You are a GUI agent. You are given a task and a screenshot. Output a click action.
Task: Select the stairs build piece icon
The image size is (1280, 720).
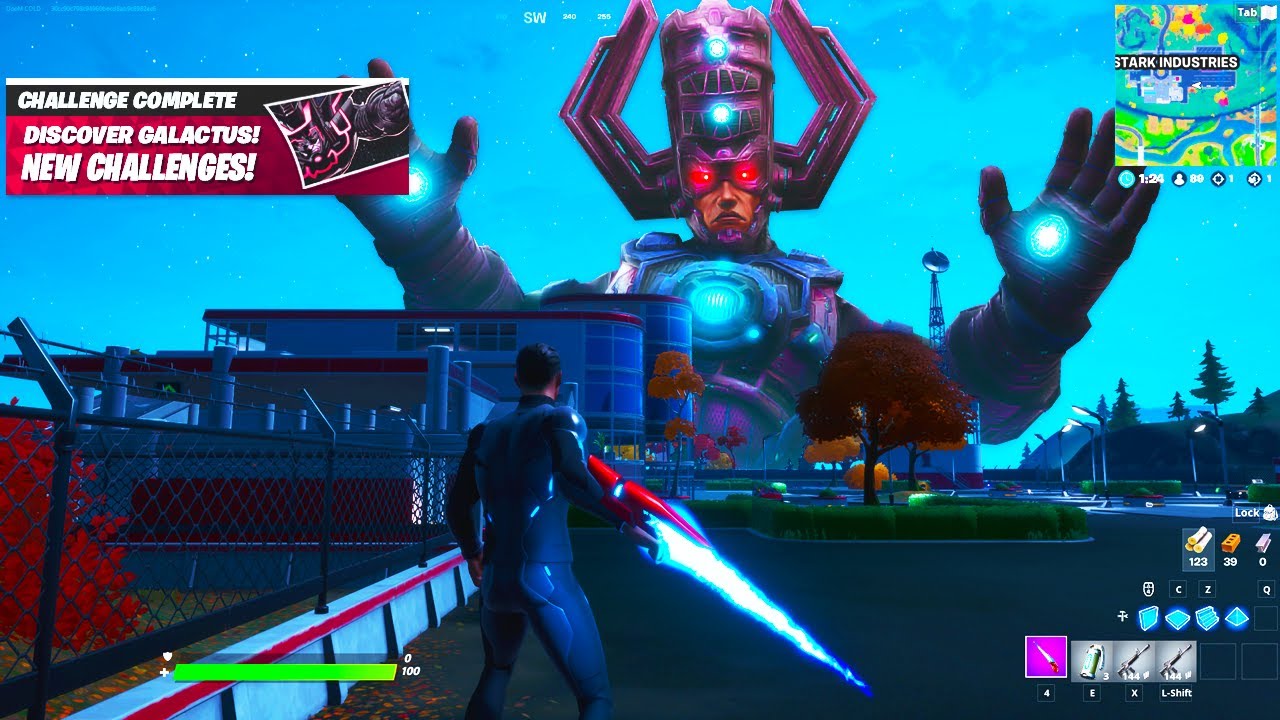point(1207,618)
